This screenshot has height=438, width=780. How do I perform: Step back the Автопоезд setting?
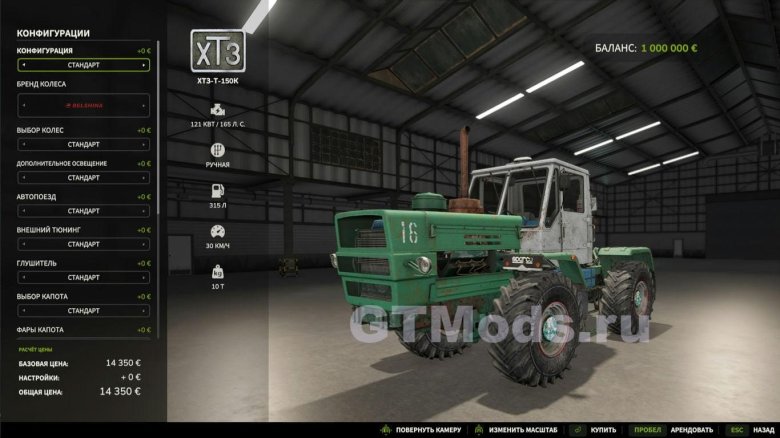point(23,211)
